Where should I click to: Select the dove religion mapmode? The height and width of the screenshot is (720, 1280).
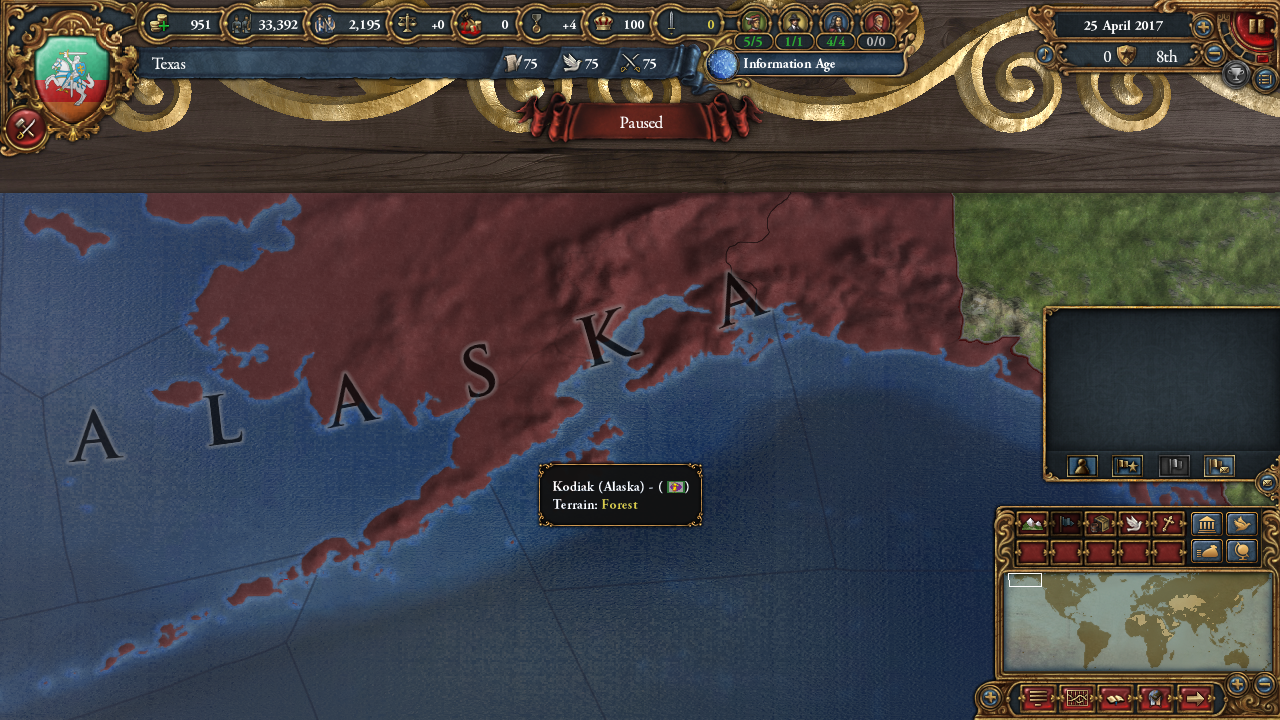tap(1133, 523)
